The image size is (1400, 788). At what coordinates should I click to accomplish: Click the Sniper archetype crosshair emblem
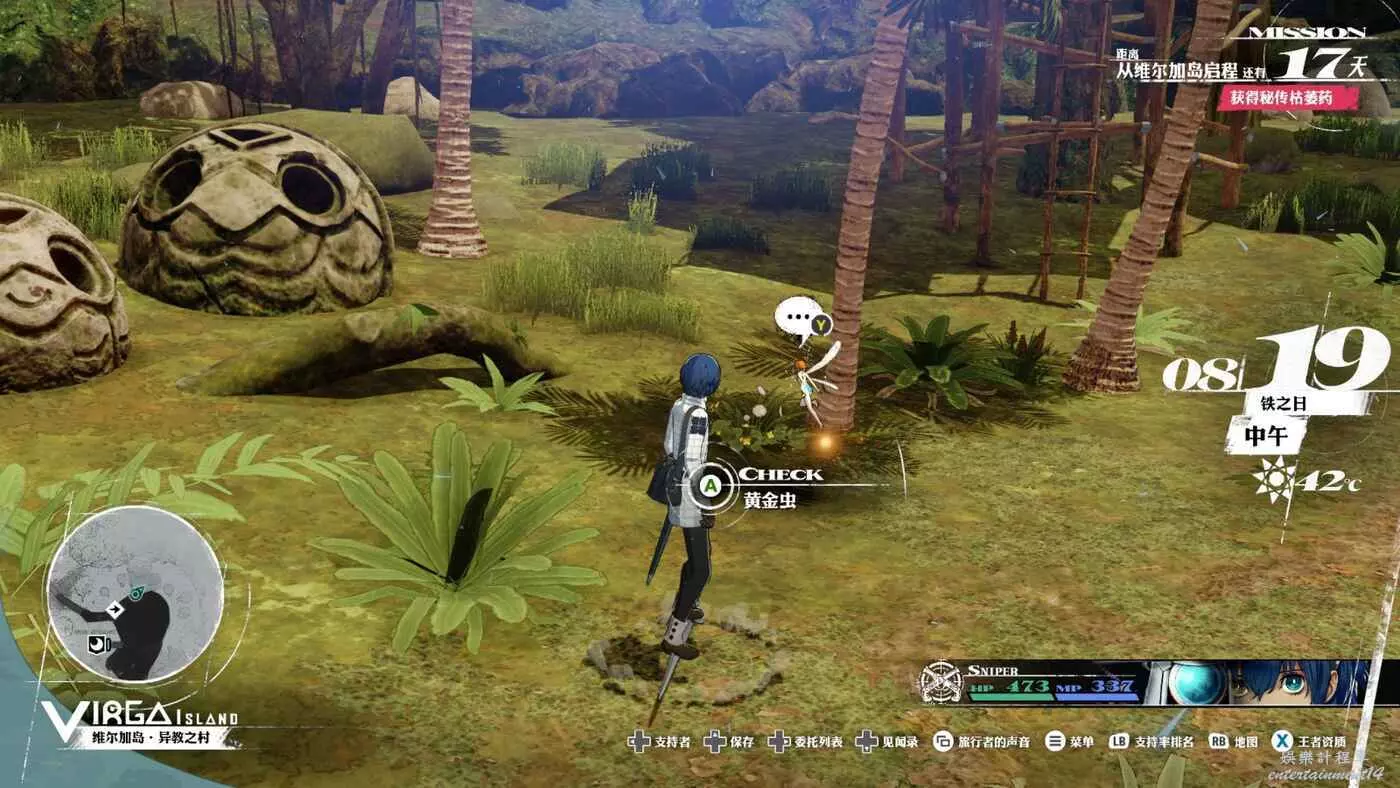coord(940,683)
